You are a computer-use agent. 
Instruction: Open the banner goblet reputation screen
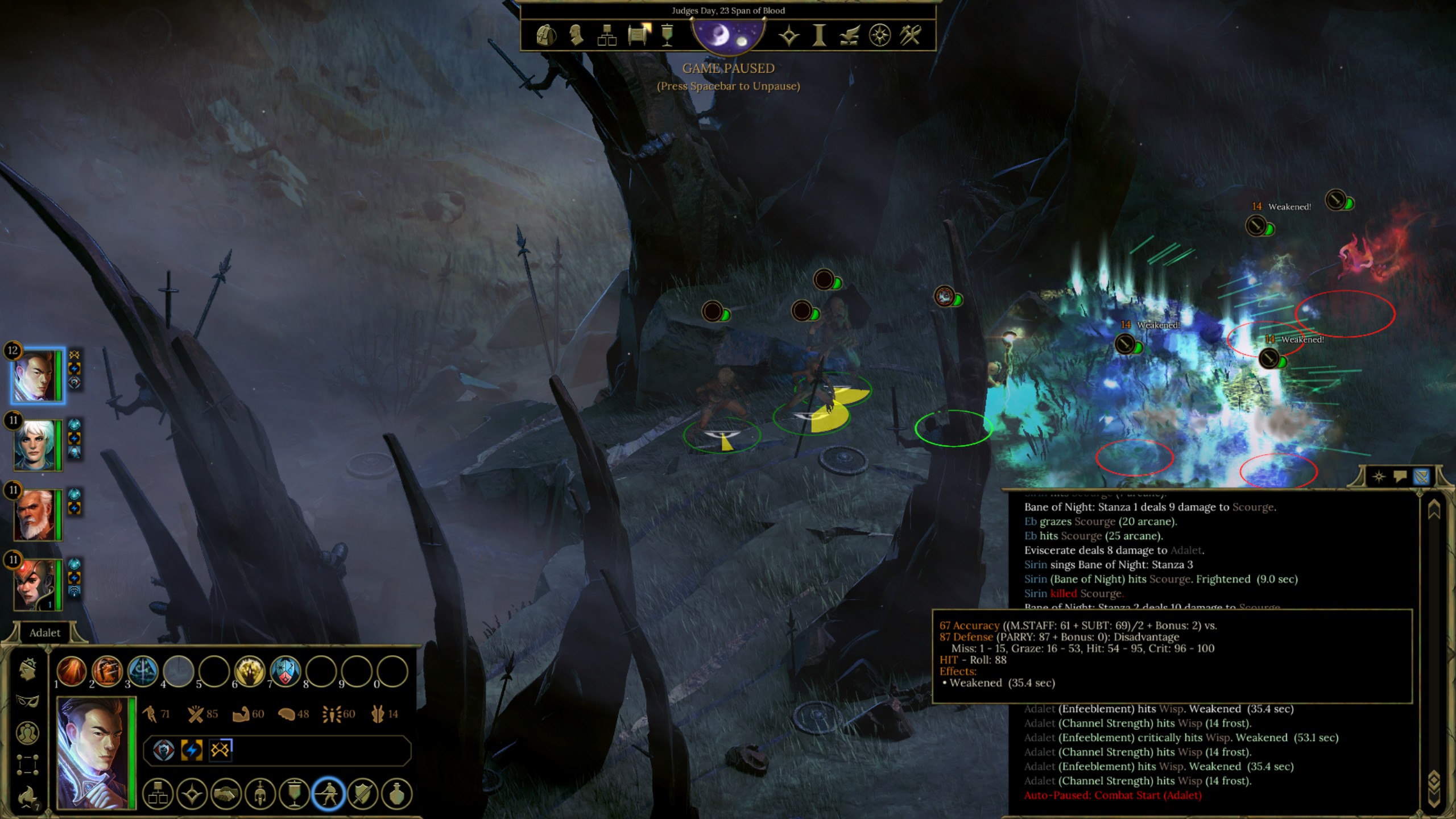[x=668, y=35]
